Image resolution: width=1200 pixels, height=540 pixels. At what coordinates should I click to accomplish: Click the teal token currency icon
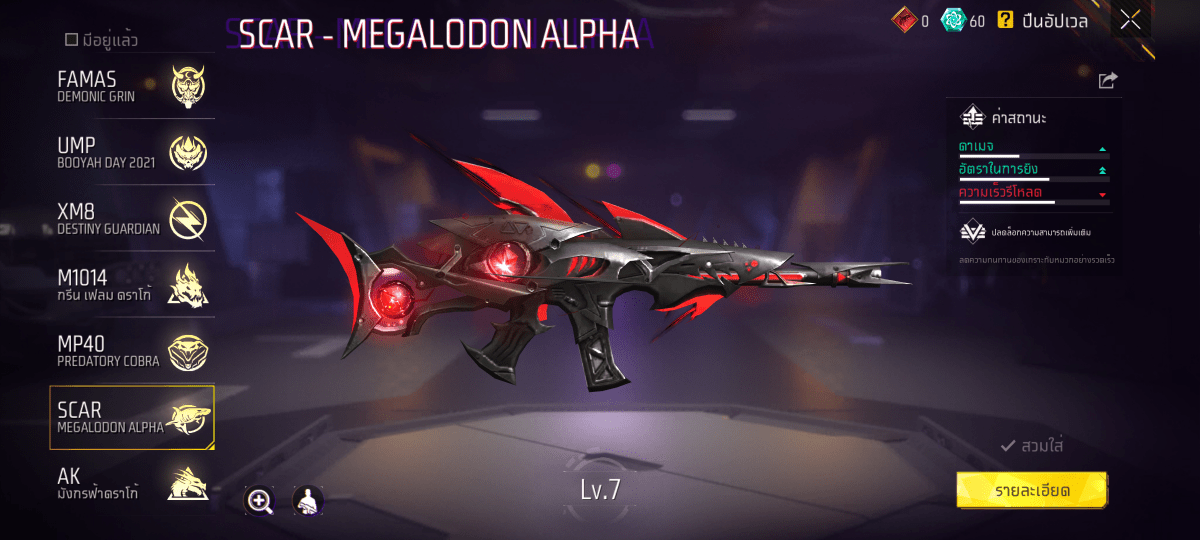[x=953, y=20]
